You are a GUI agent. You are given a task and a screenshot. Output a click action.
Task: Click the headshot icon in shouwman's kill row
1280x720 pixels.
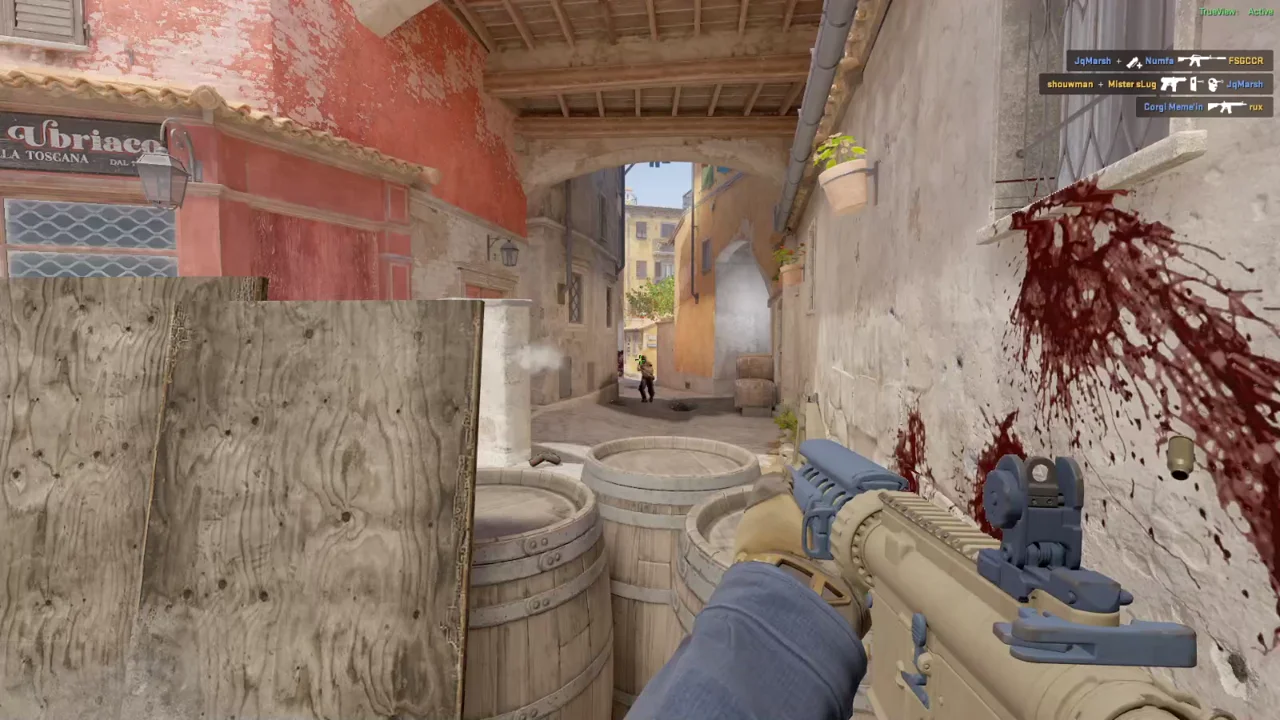click(1213, 85)
